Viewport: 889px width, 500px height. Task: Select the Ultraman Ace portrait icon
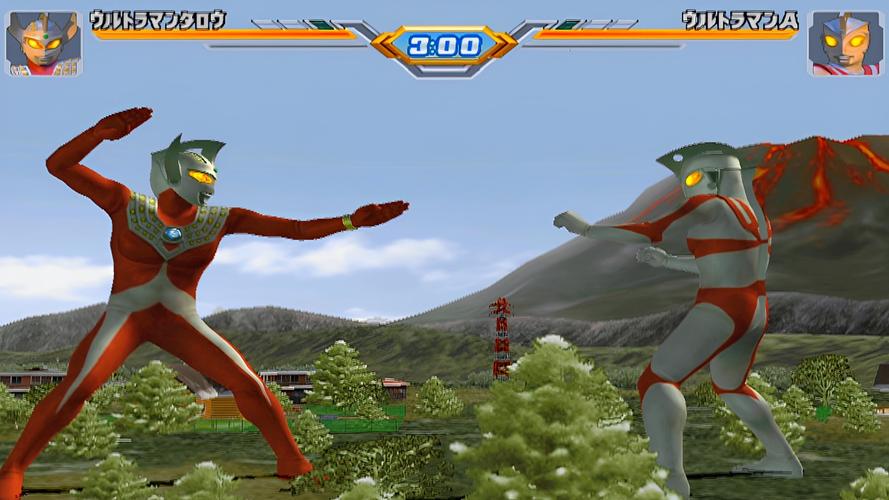(x=845, y=43)
